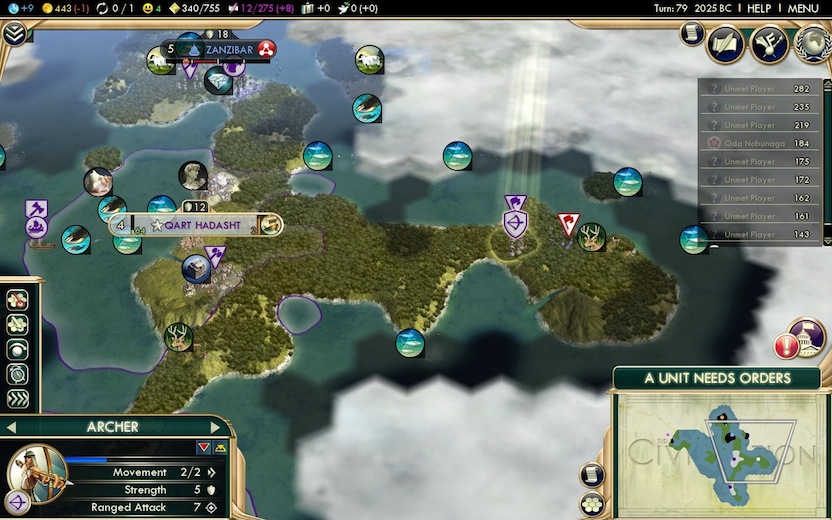Open the notification log scroll icon
832x520 pixels.
(692, 33)
